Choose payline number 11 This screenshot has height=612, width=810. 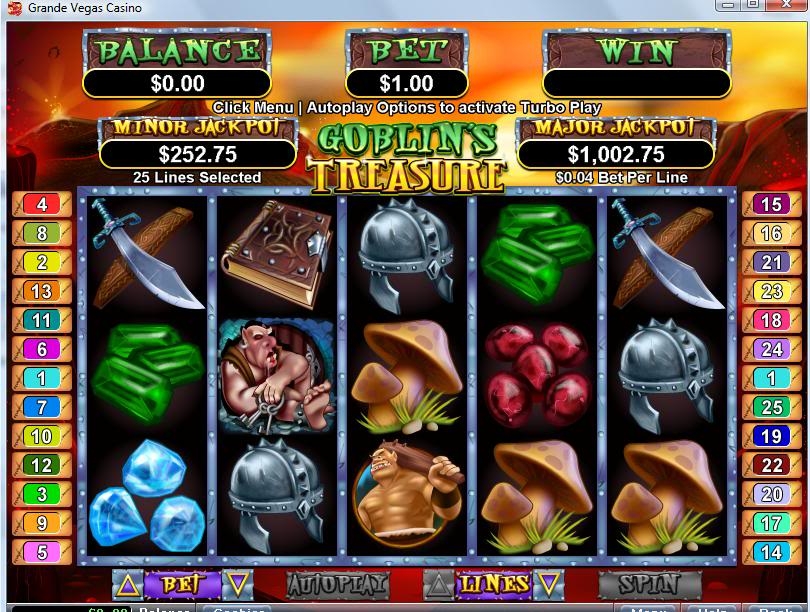(x=42, y=321)
